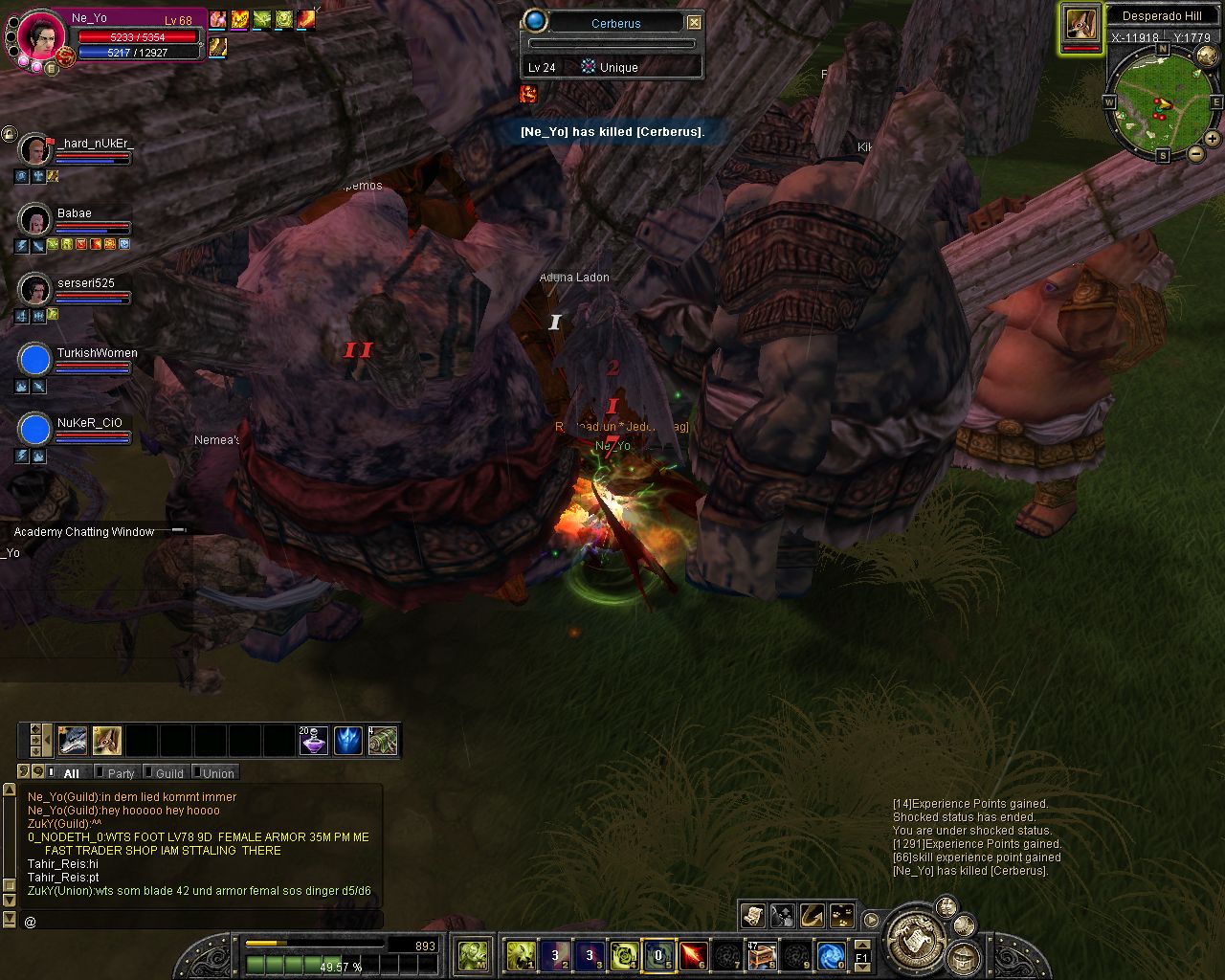Select party member Babae's portrait
The height and width of the screenshot is (980, 1225).
pyautogui.click(x=35, y=220)
